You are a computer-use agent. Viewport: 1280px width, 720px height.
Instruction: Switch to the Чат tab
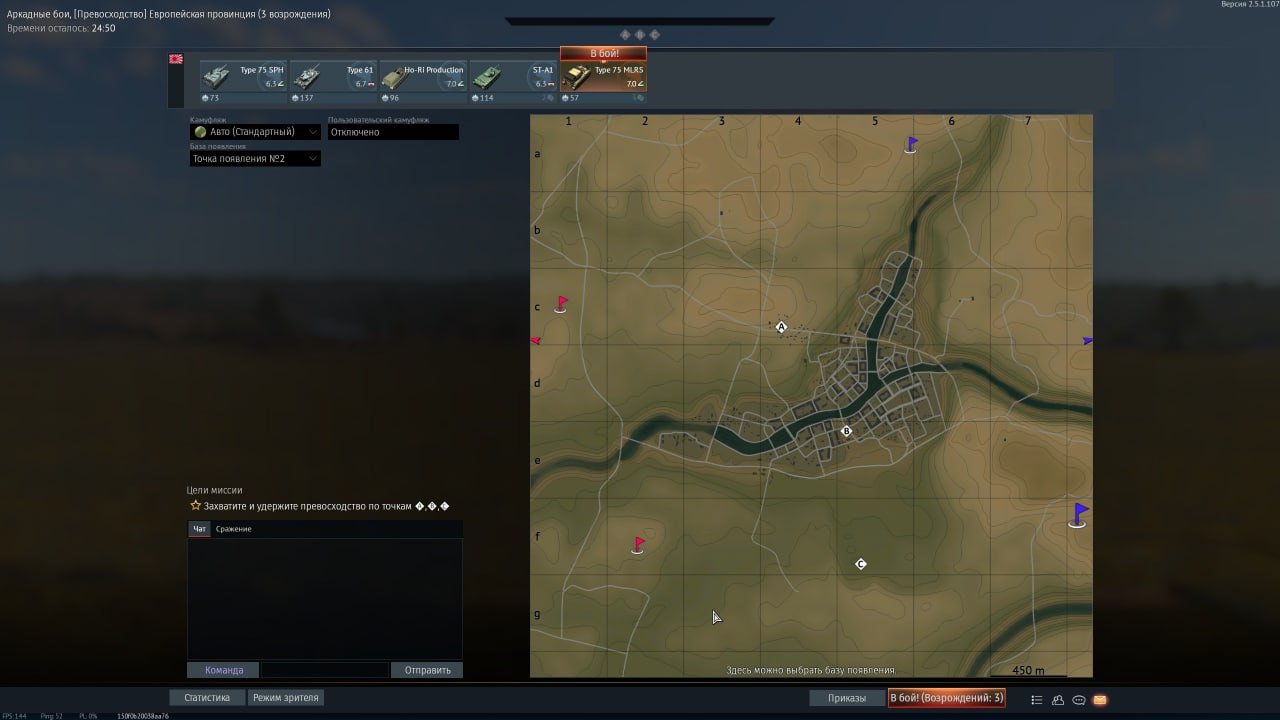pyautogui.click(x=199, y=529)
